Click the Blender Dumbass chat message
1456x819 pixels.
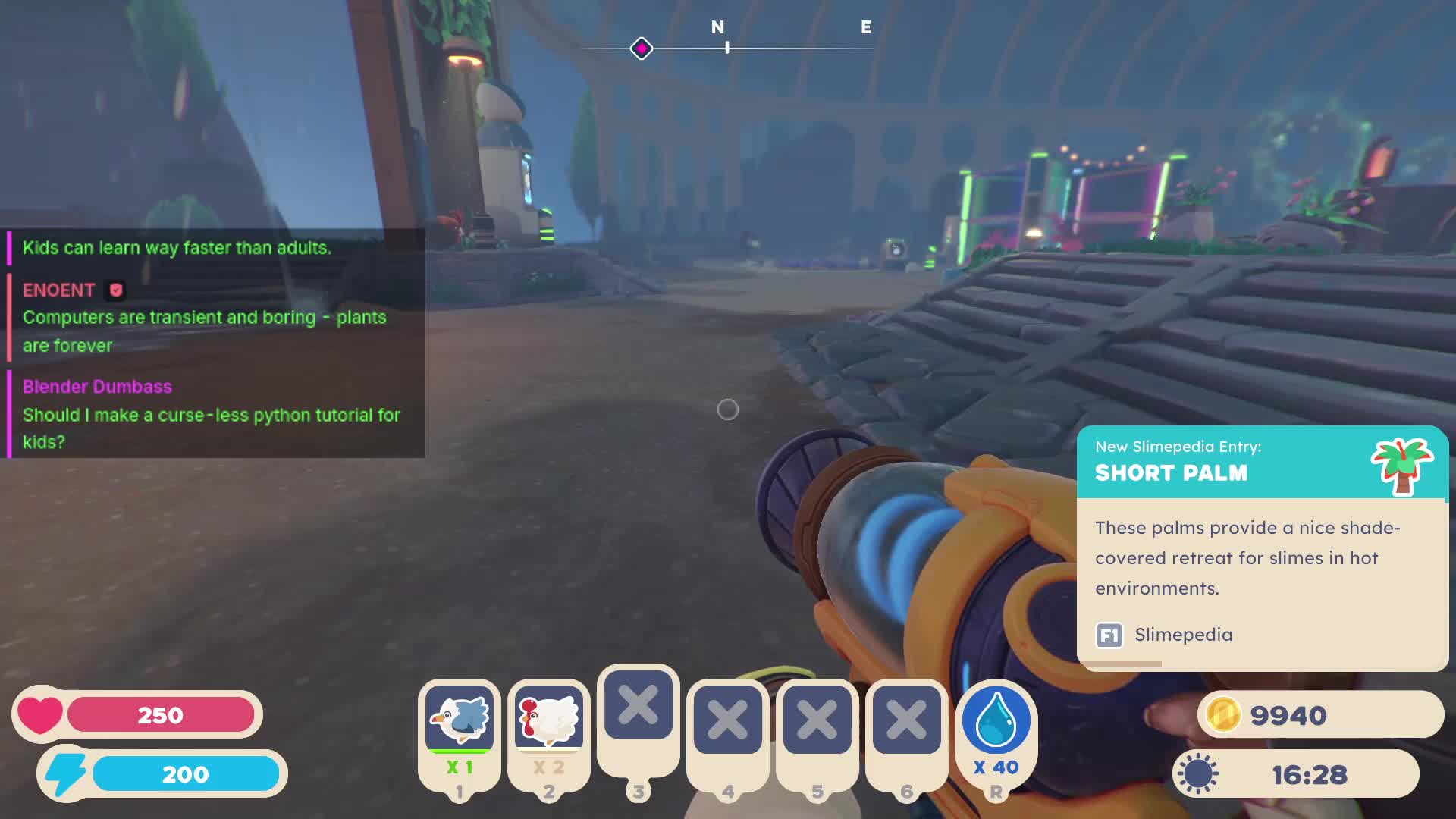pos(211,414)
